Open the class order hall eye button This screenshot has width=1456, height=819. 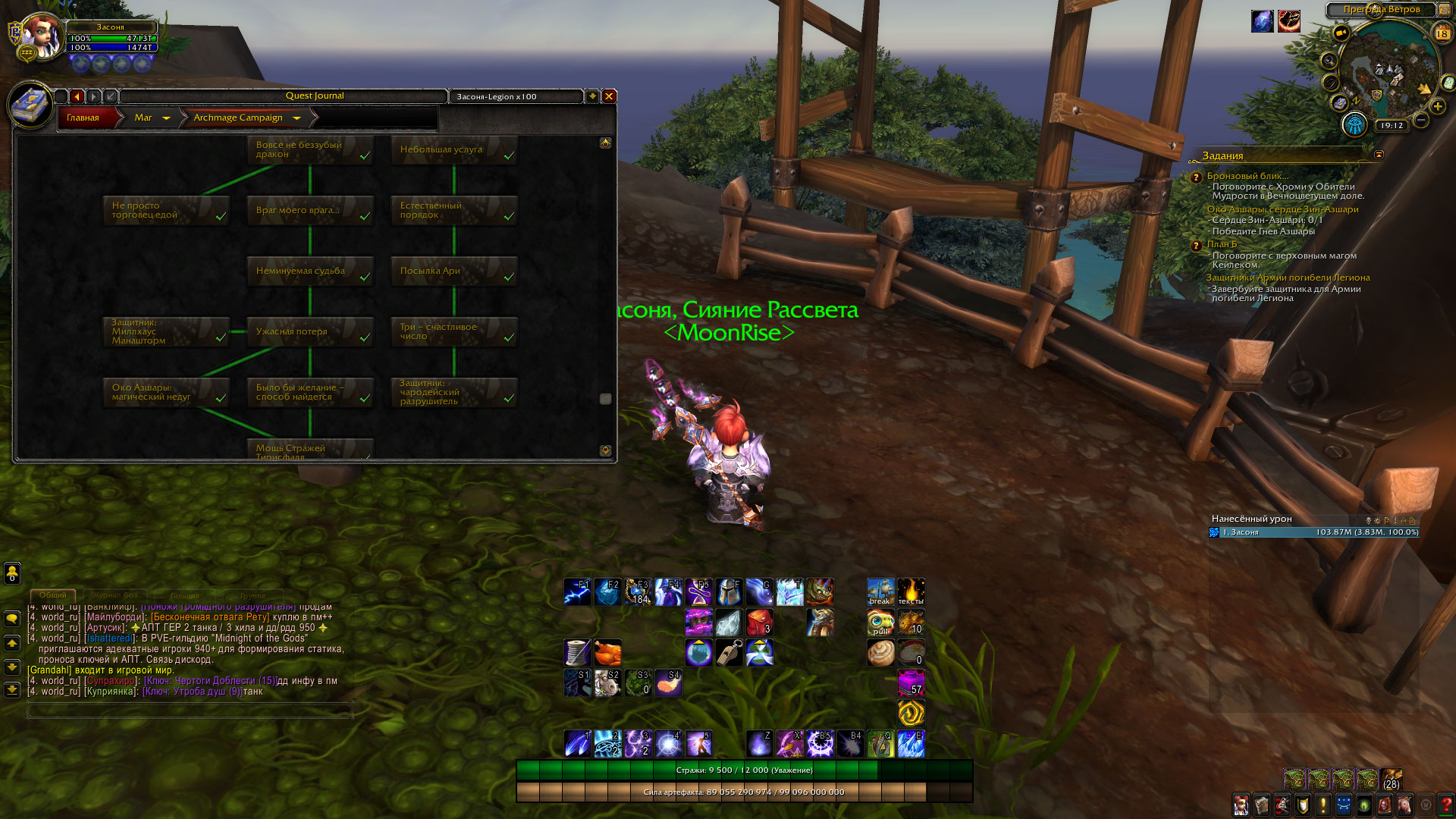[1354, 124]
